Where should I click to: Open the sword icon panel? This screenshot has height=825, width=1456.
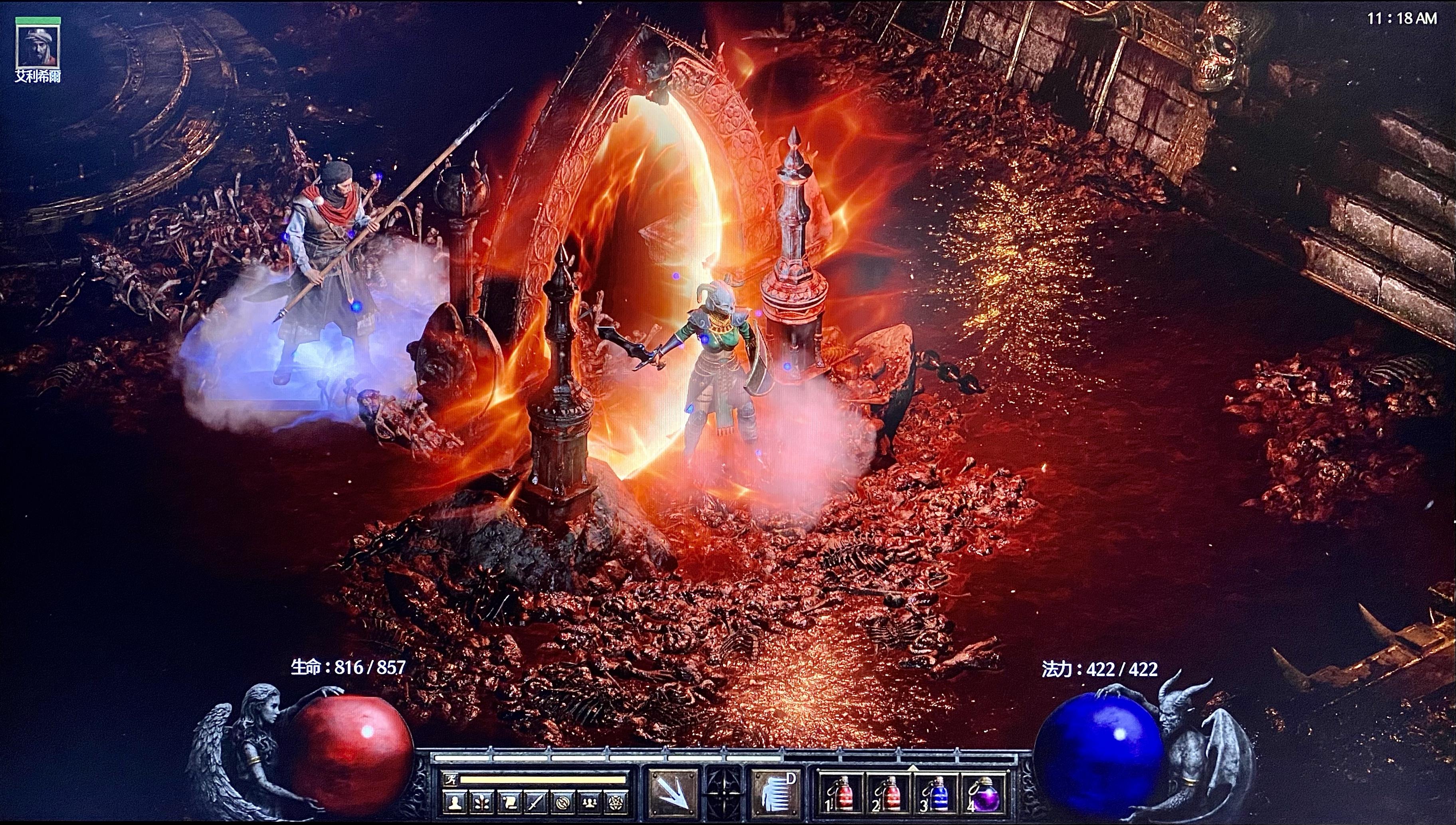point(536,802)
